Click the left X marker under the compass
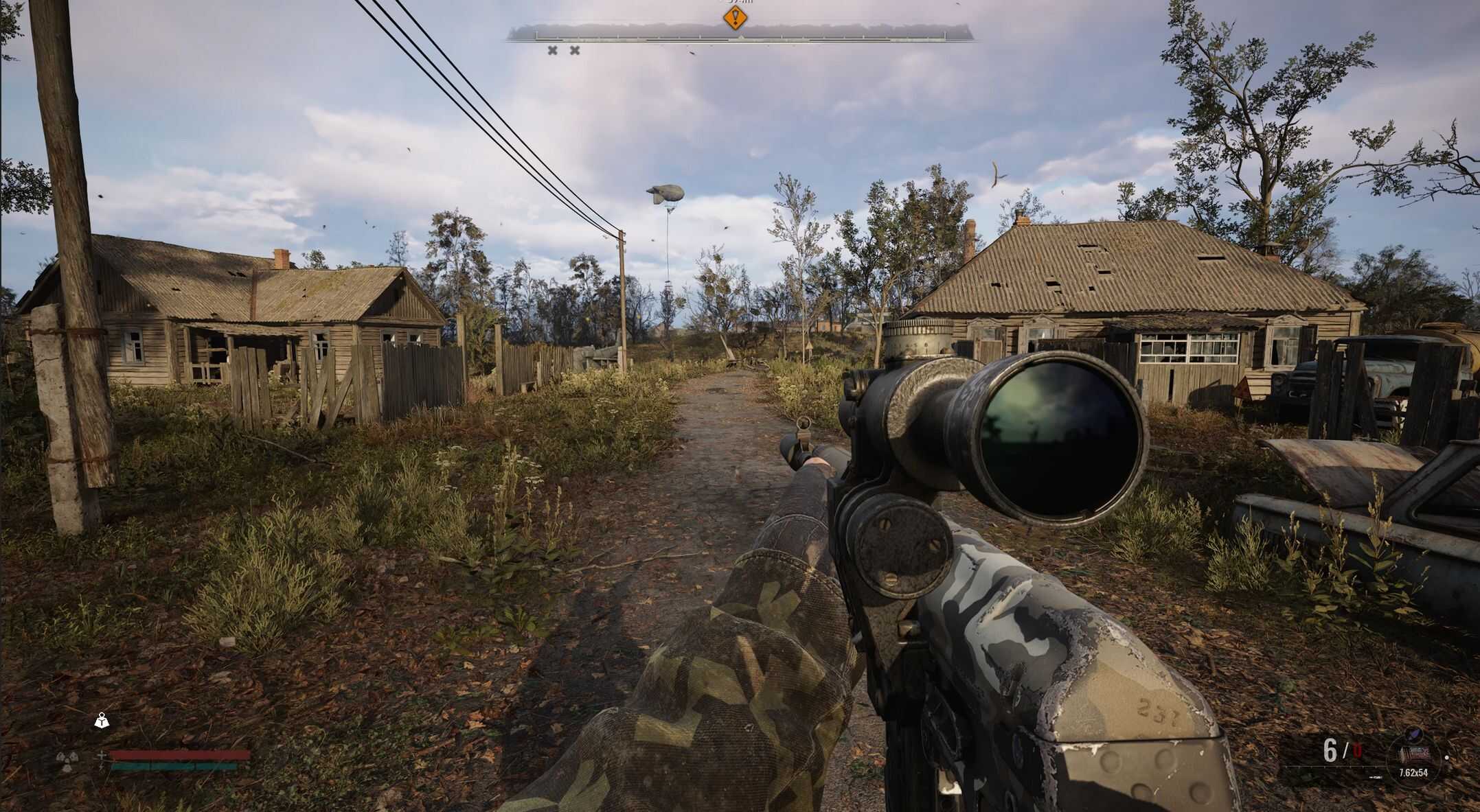Screen dimensions: 1480x812 click(x=553, y=51)
